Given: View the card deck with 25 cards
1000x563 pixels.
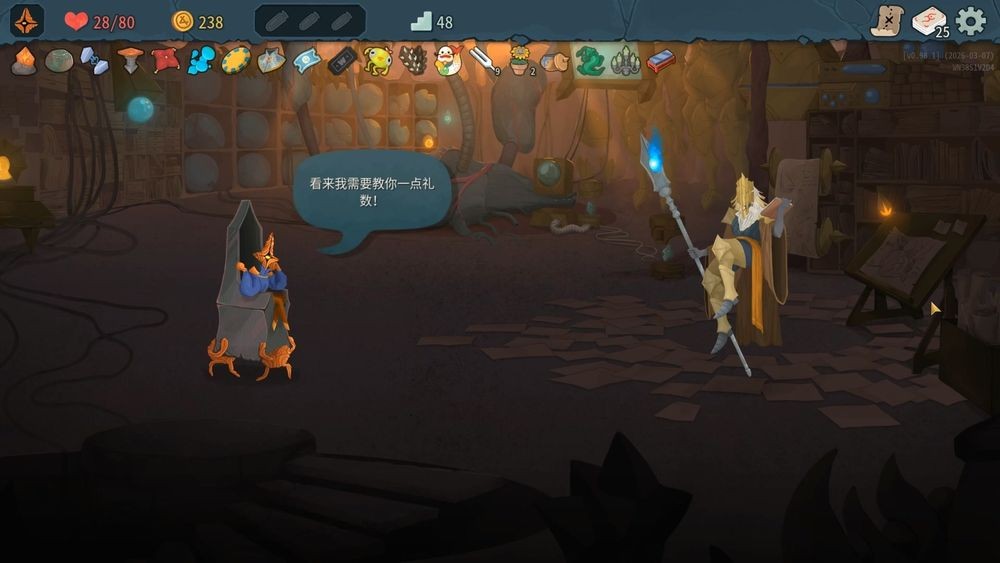Looking at the screenshot, I should pyautogui.click(x=928, y=21).
